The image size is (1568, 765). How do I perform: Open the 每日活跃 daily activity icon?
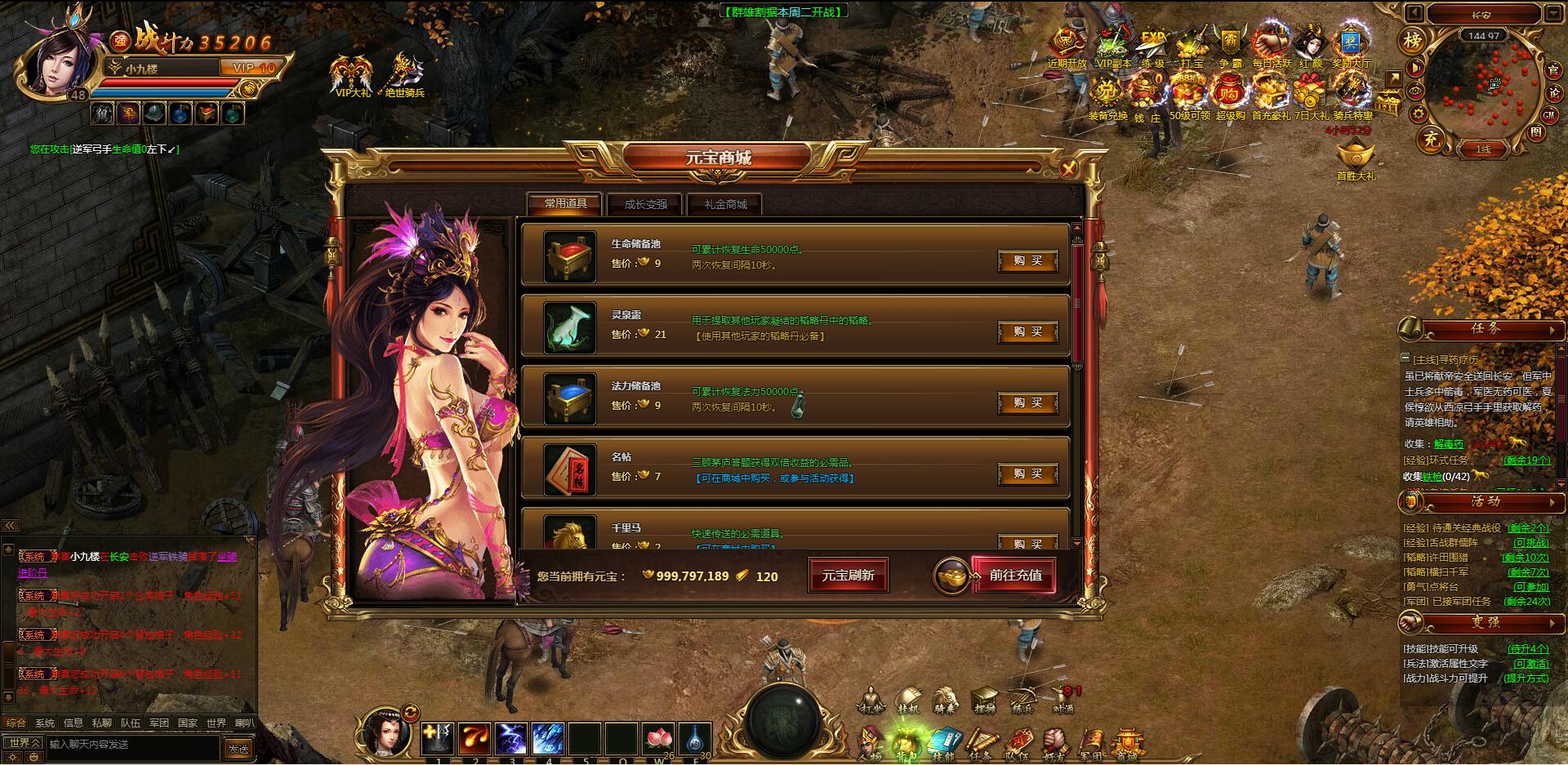[x=1271, y=46]
